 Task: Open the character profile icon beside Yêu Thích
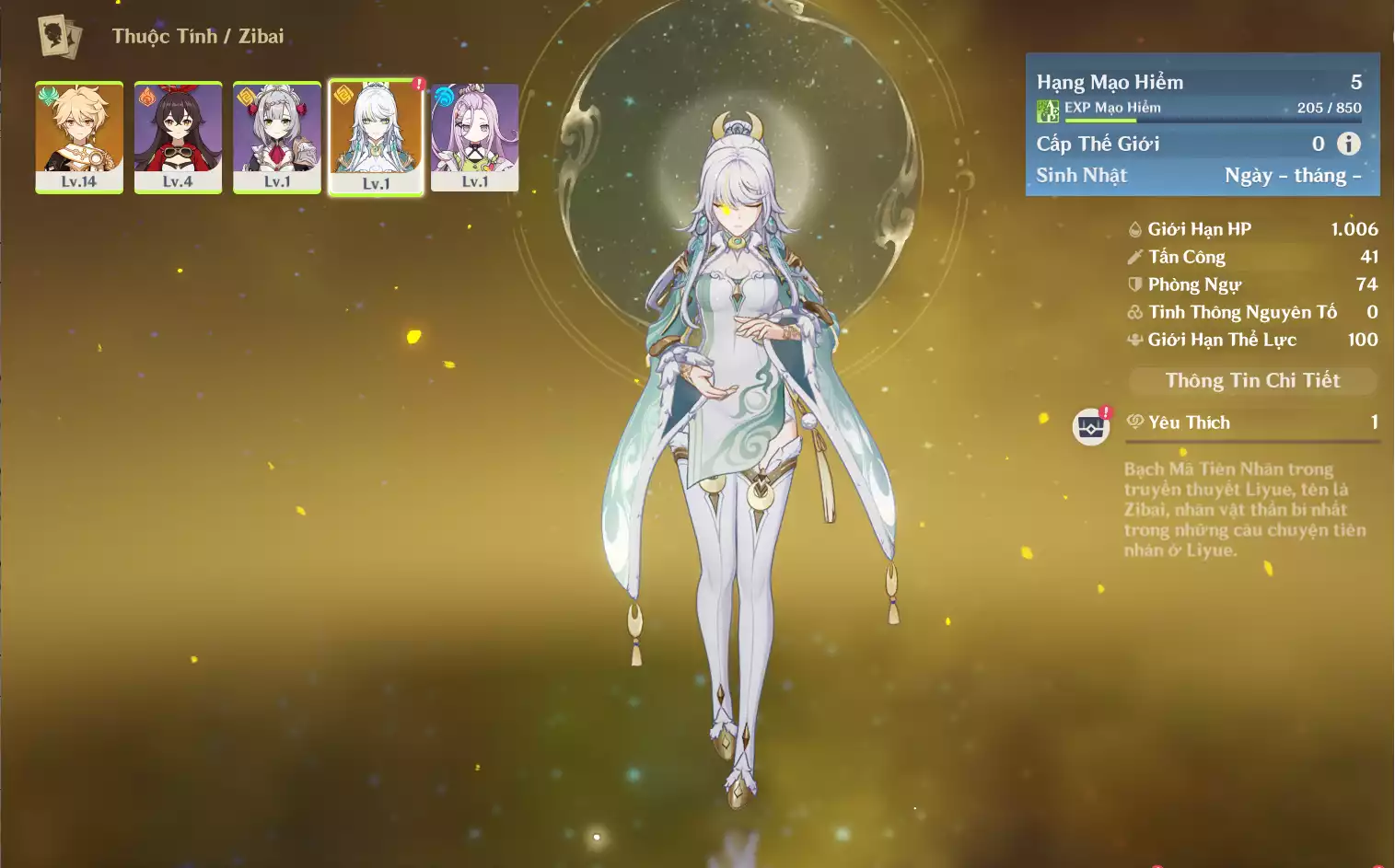(1091, 427)
